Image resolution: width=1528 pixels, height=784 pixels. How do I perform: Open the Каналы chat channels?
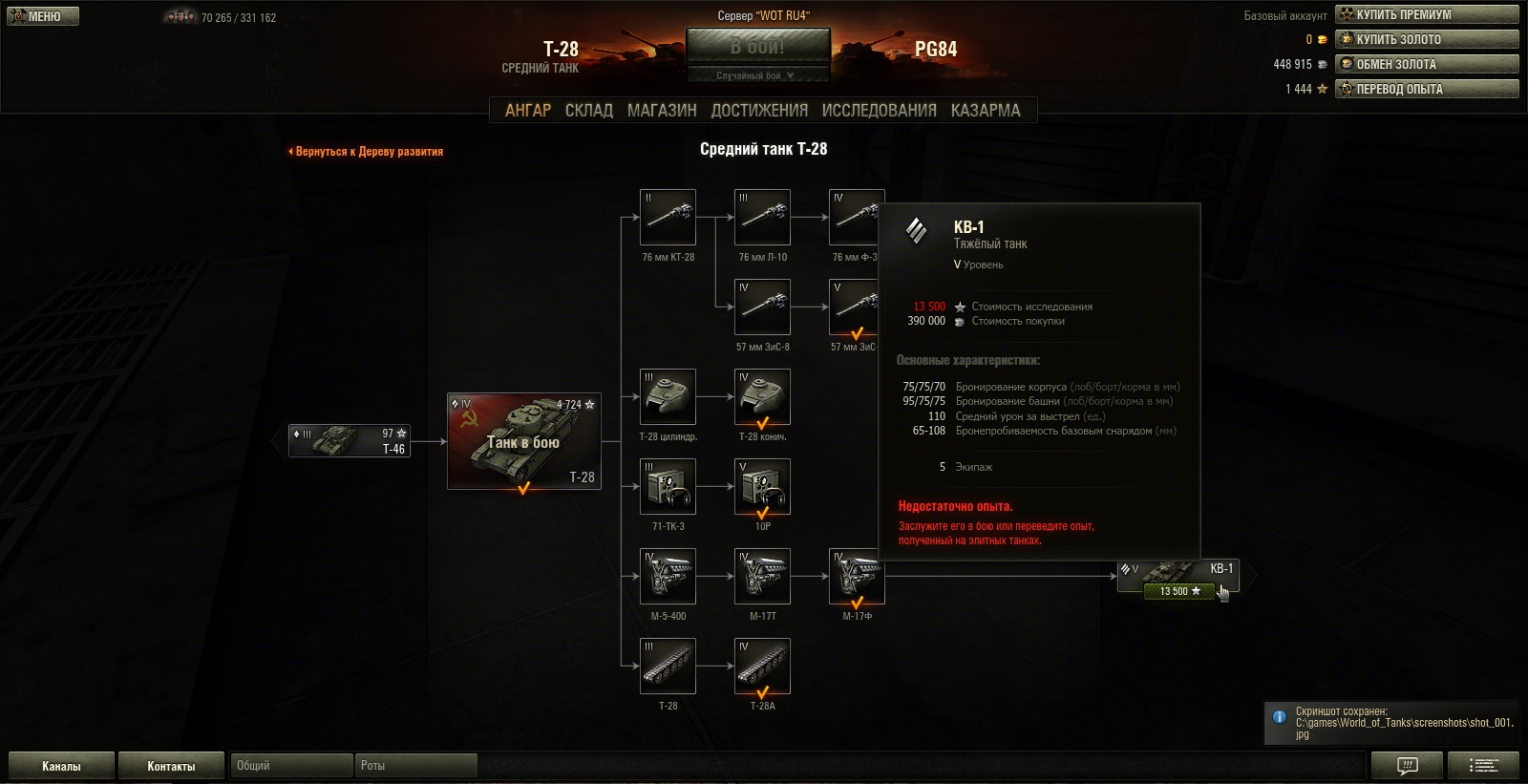[61, 766]
